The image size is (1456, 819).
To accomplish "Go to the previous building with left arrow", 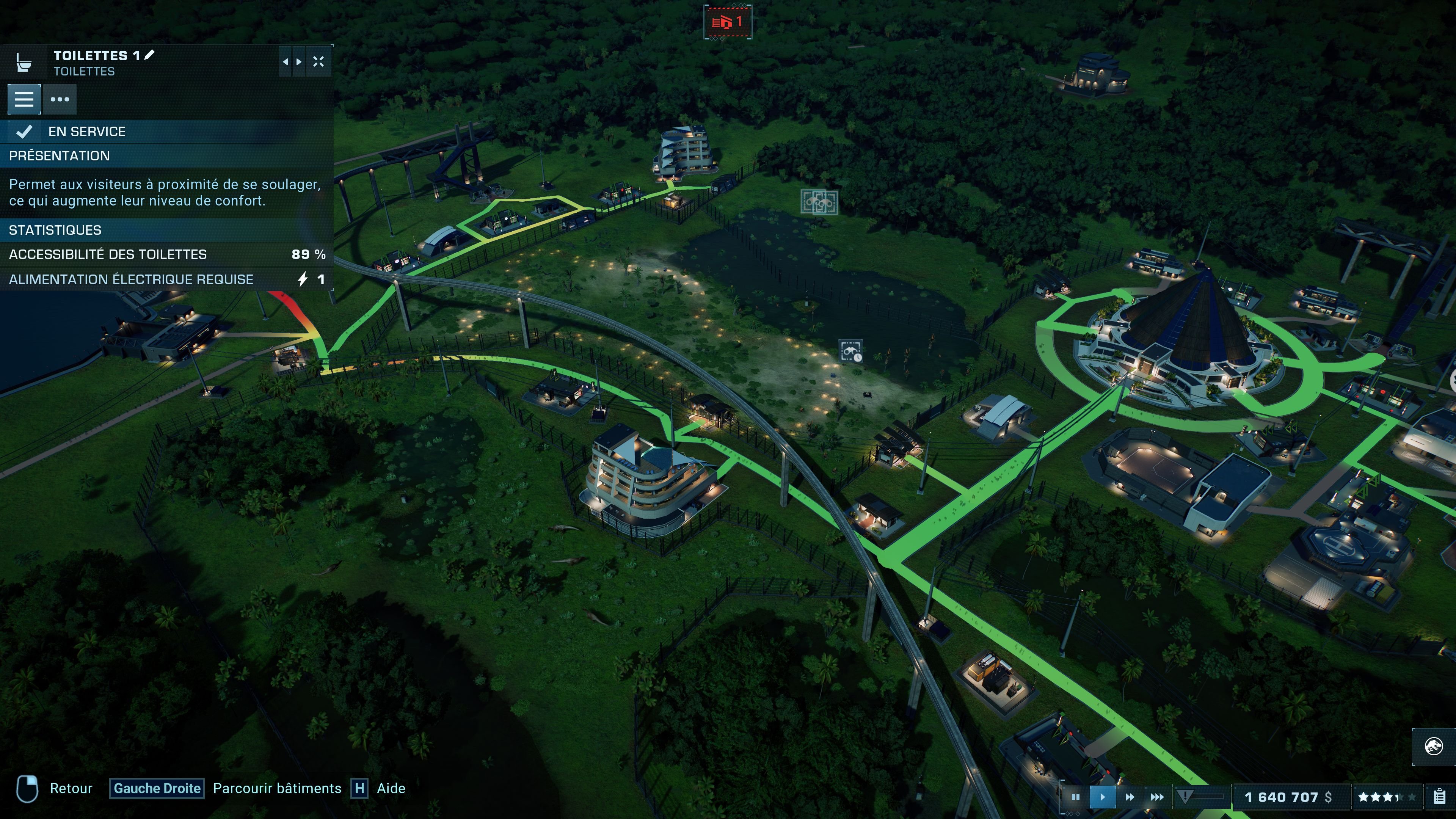I will pos(286,61).
